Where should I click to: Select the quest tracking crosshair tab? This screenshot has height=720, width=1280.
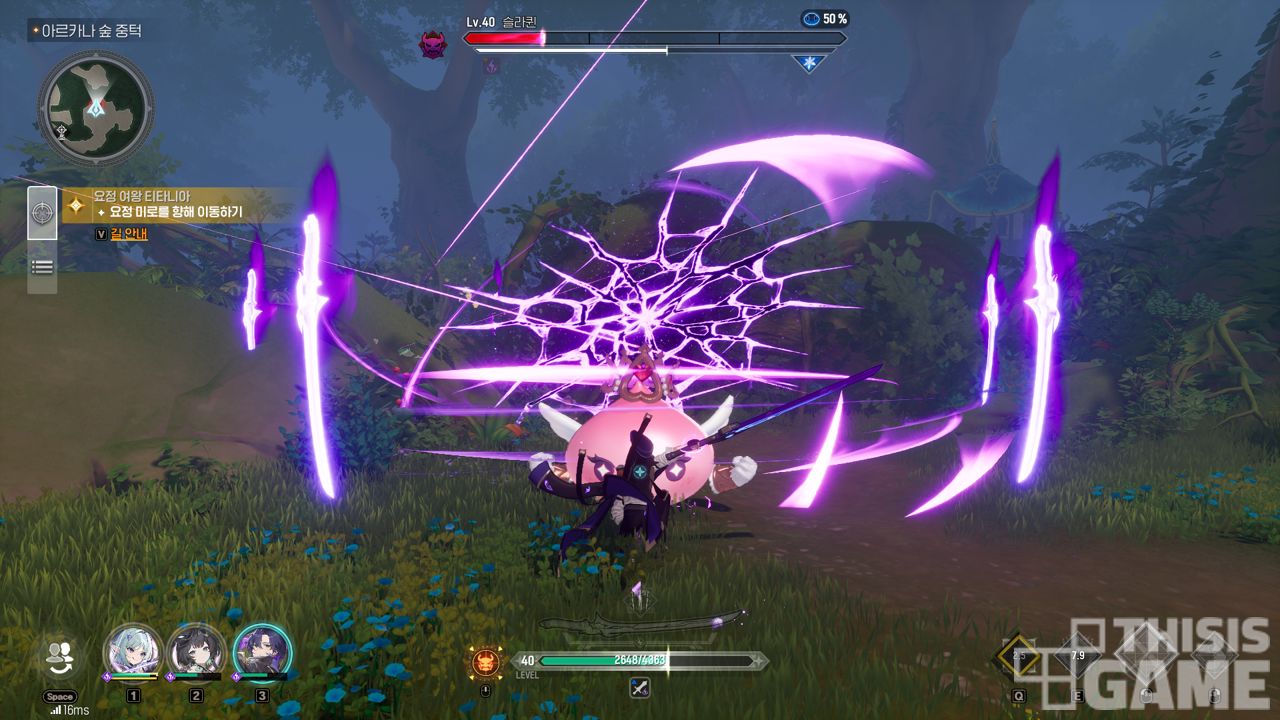(42, 213)
